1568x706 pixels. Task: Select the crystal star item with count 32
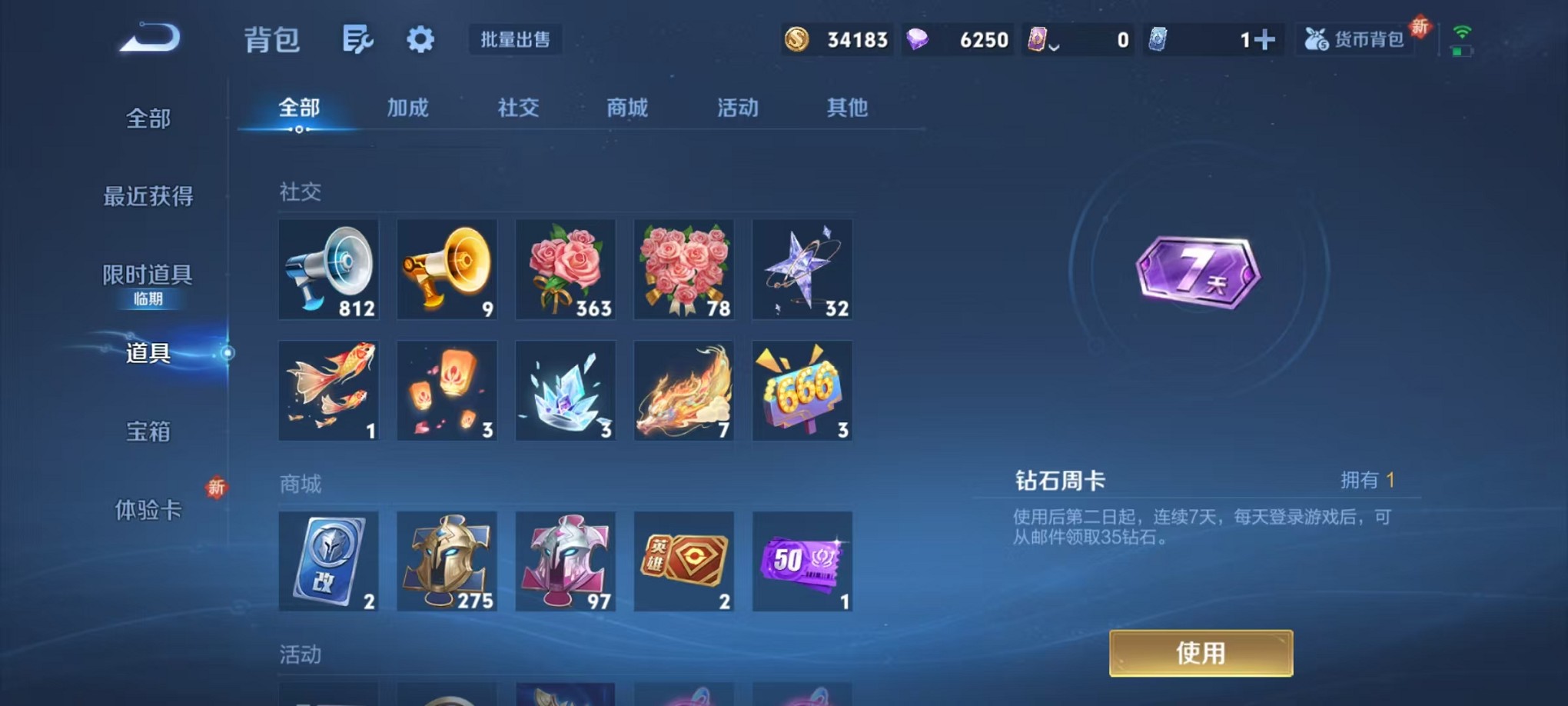pos(802,269)
